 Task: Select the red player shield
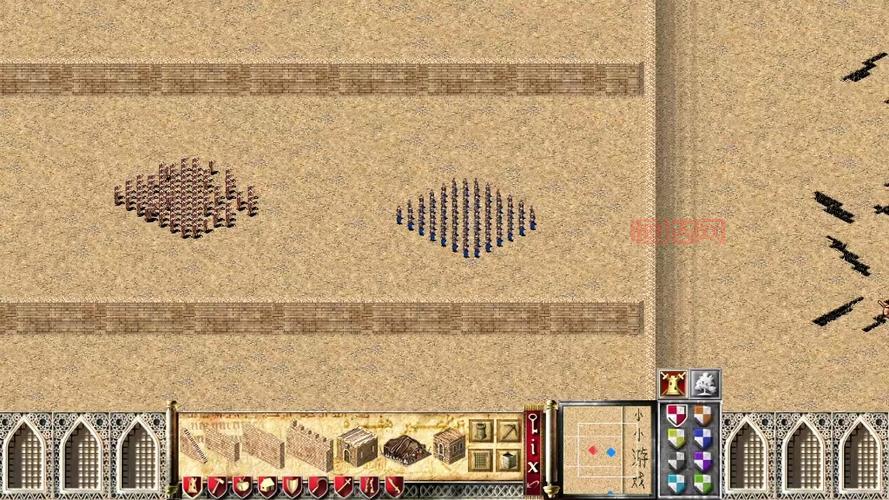click(677, 415)
